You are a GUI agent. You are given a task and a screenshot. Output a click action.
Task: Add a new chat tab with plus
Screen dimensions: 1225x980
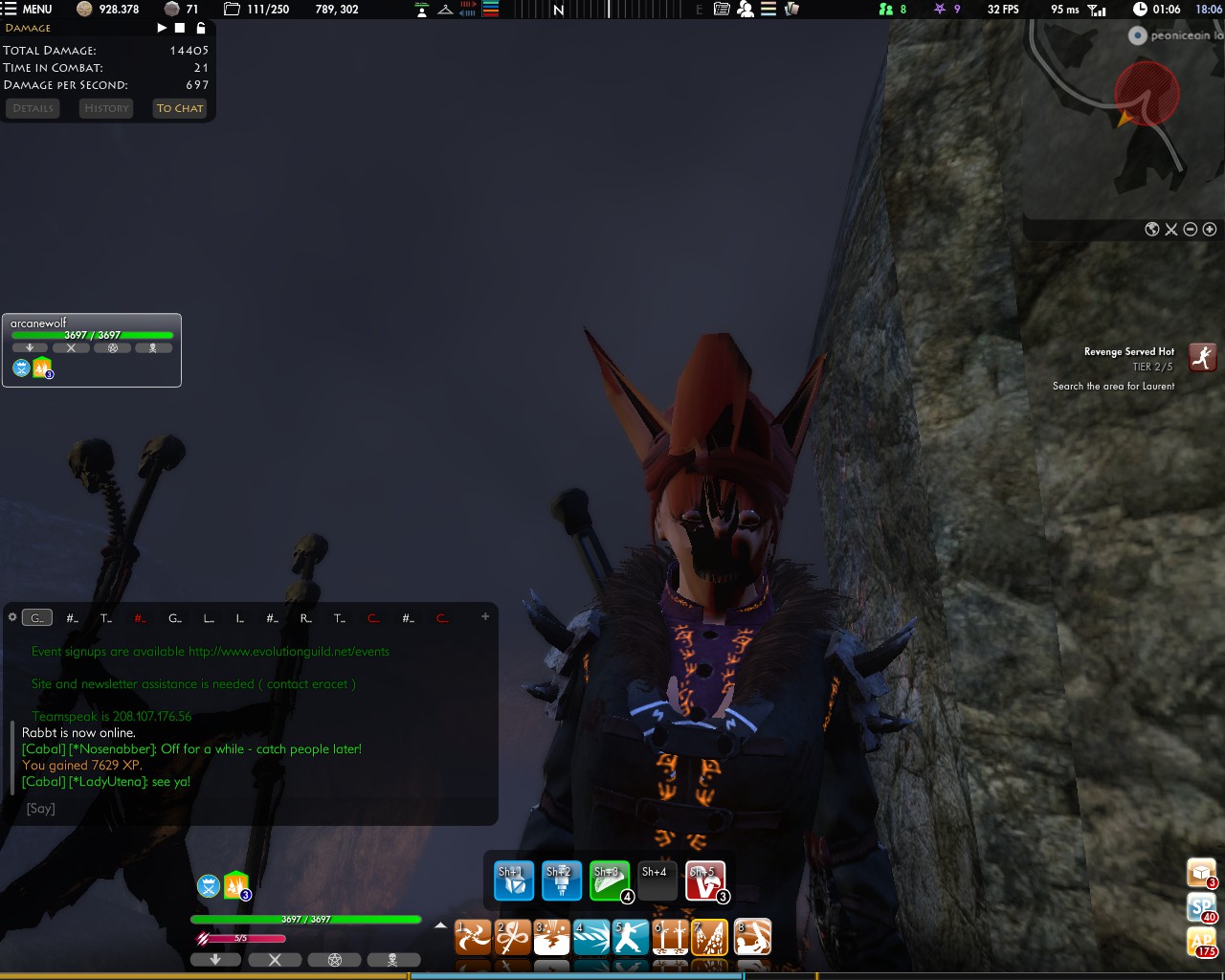485,617
